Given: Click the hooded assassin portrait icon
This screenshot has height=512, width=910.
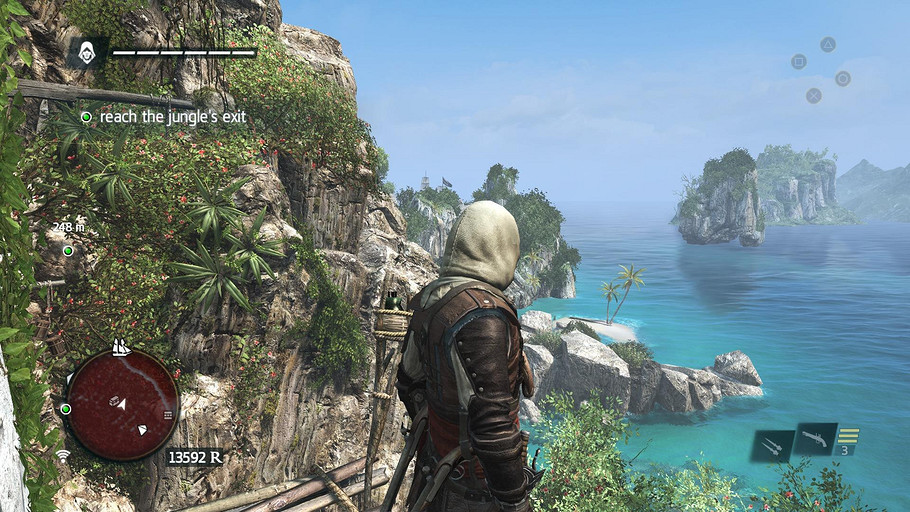Looking at the screenshot, I should point(87,52).
